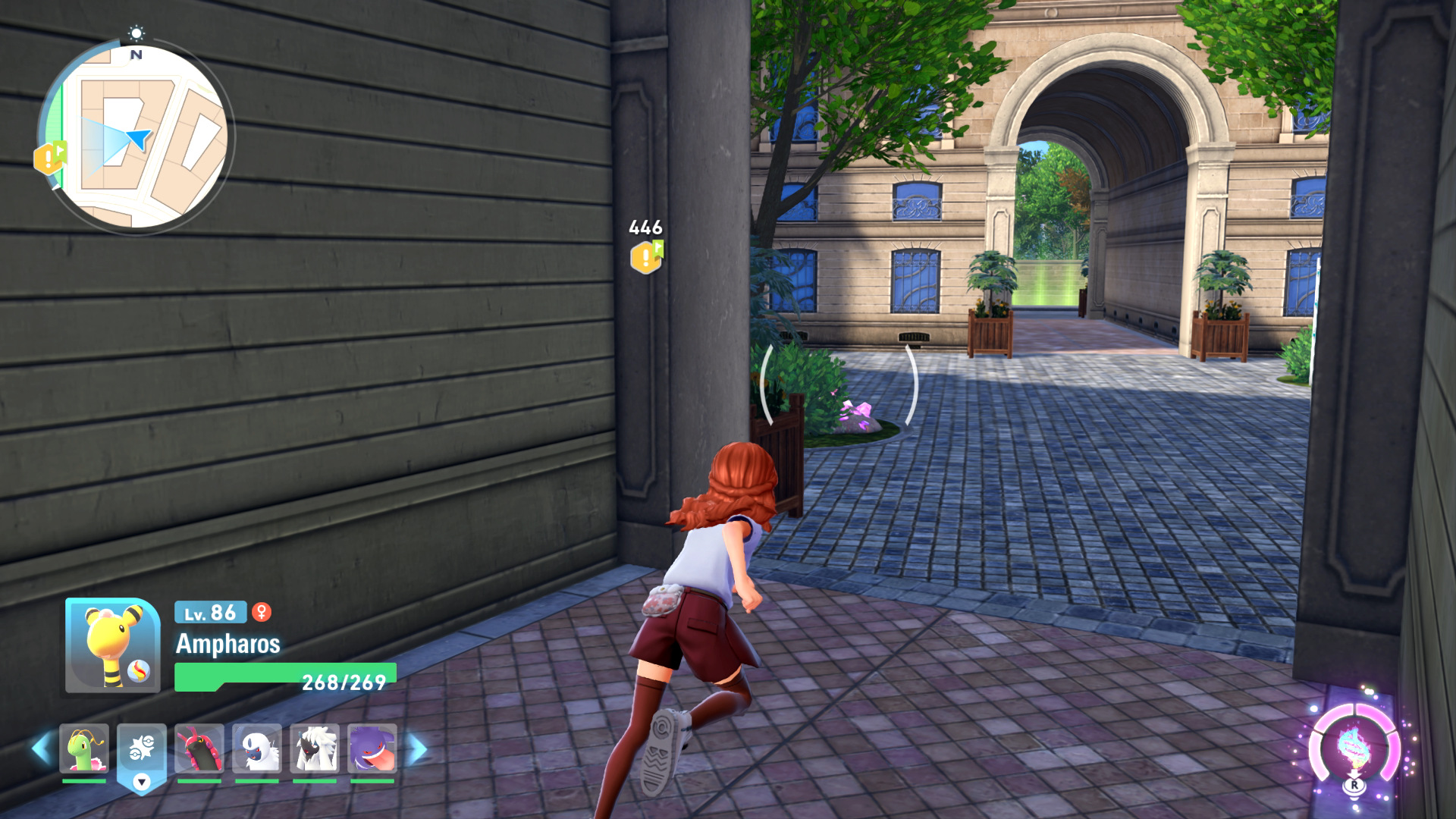Choose Meganium in the party bar
The image size is (1456, 819).
[x=84, y=748]
